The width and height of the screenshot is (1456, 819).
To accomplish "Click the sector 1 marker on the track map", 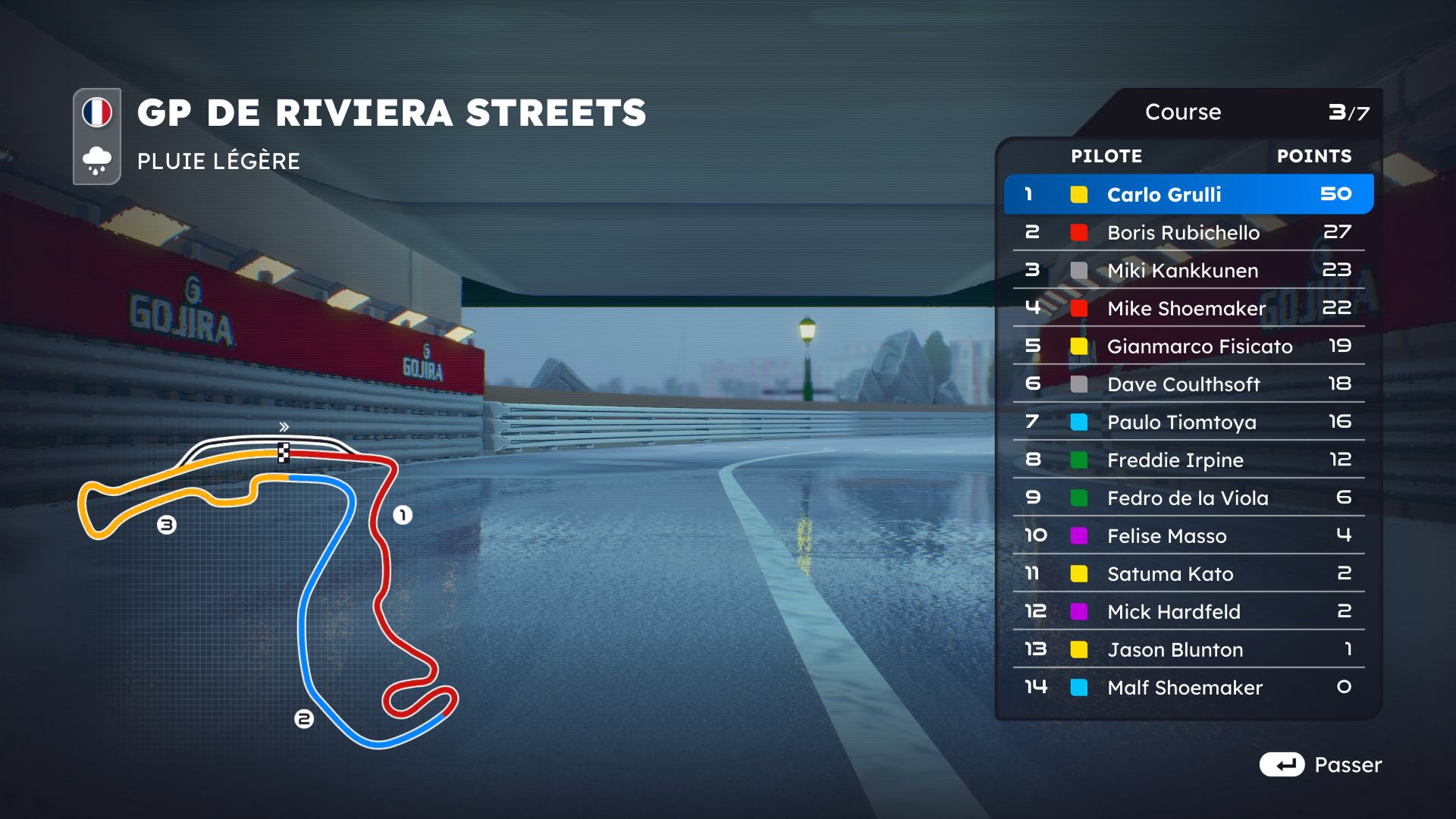I will click(403, 516).
